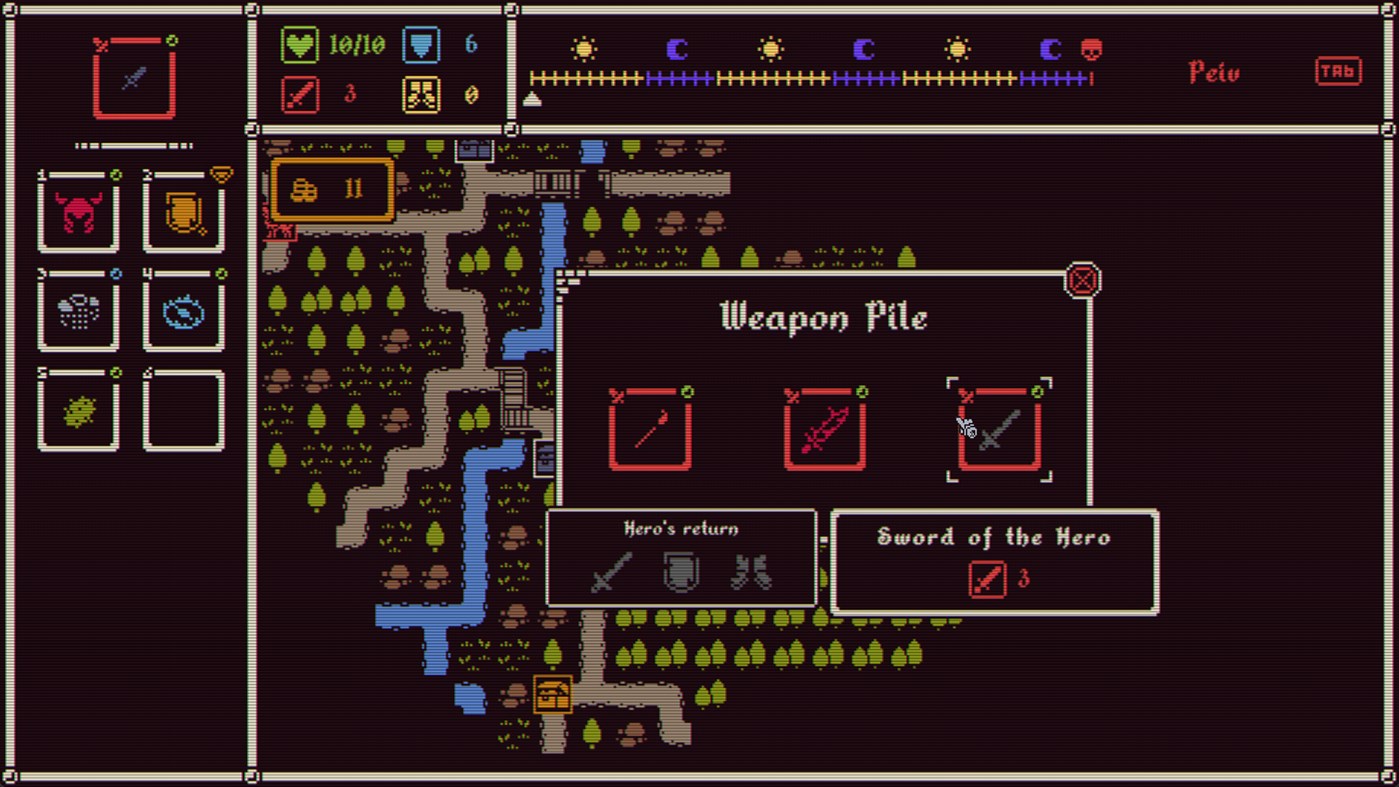
Task: Close the Weapon Pile window
Action: (1082, 280)
